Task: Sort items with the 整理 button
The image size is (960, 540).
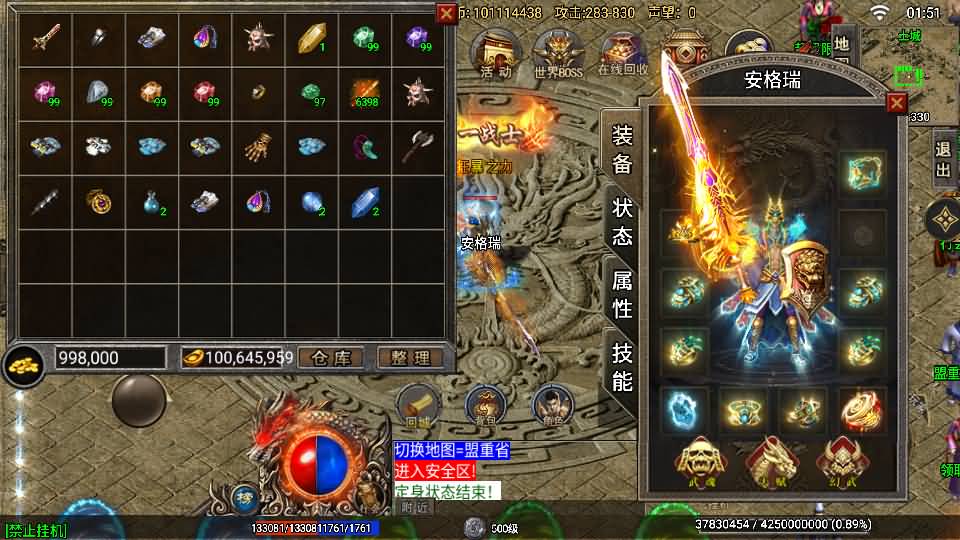Action: click(409, 357)
